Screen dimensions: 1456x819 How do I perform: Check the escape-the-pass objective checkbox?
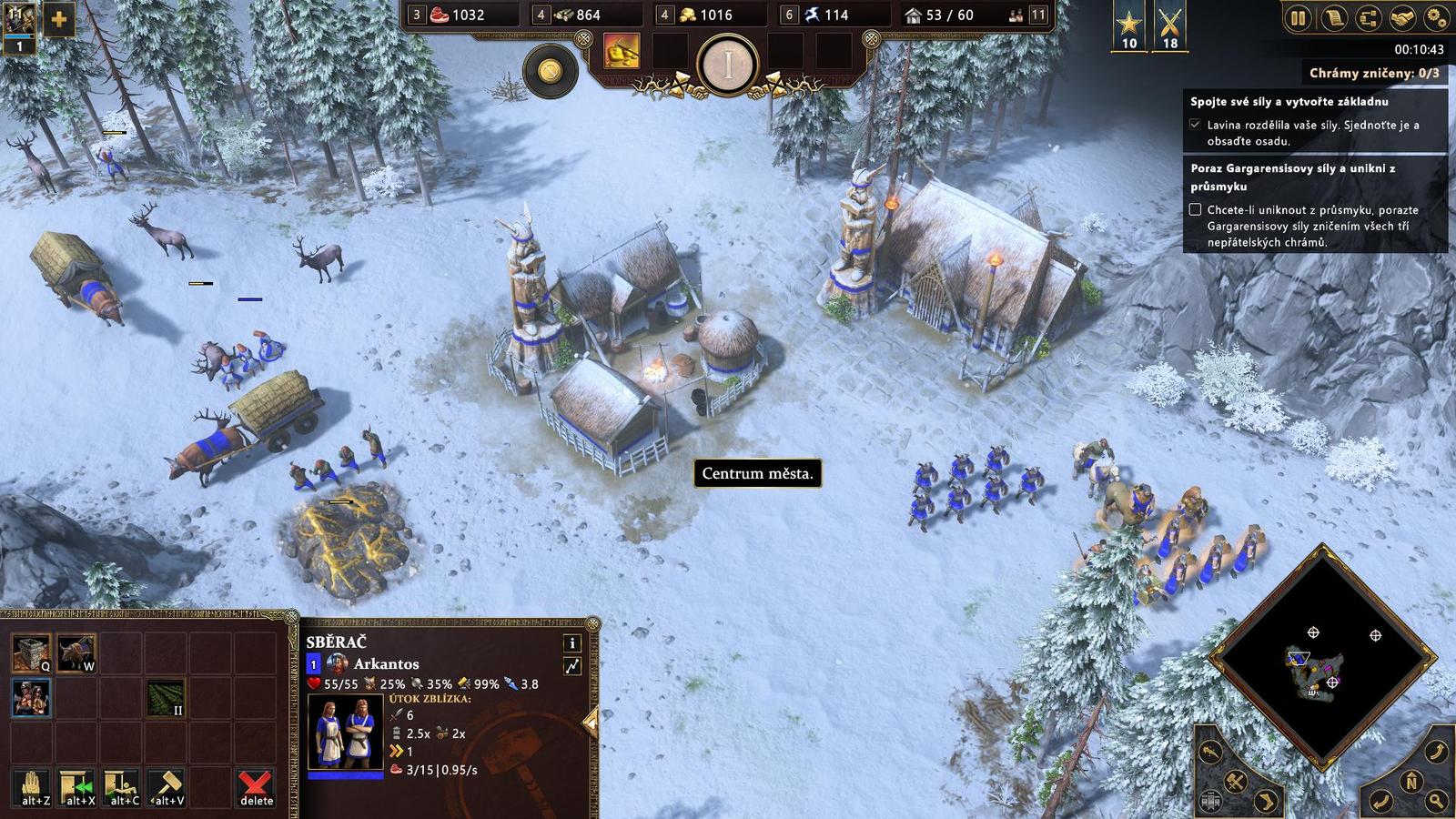click(1196, 209)
